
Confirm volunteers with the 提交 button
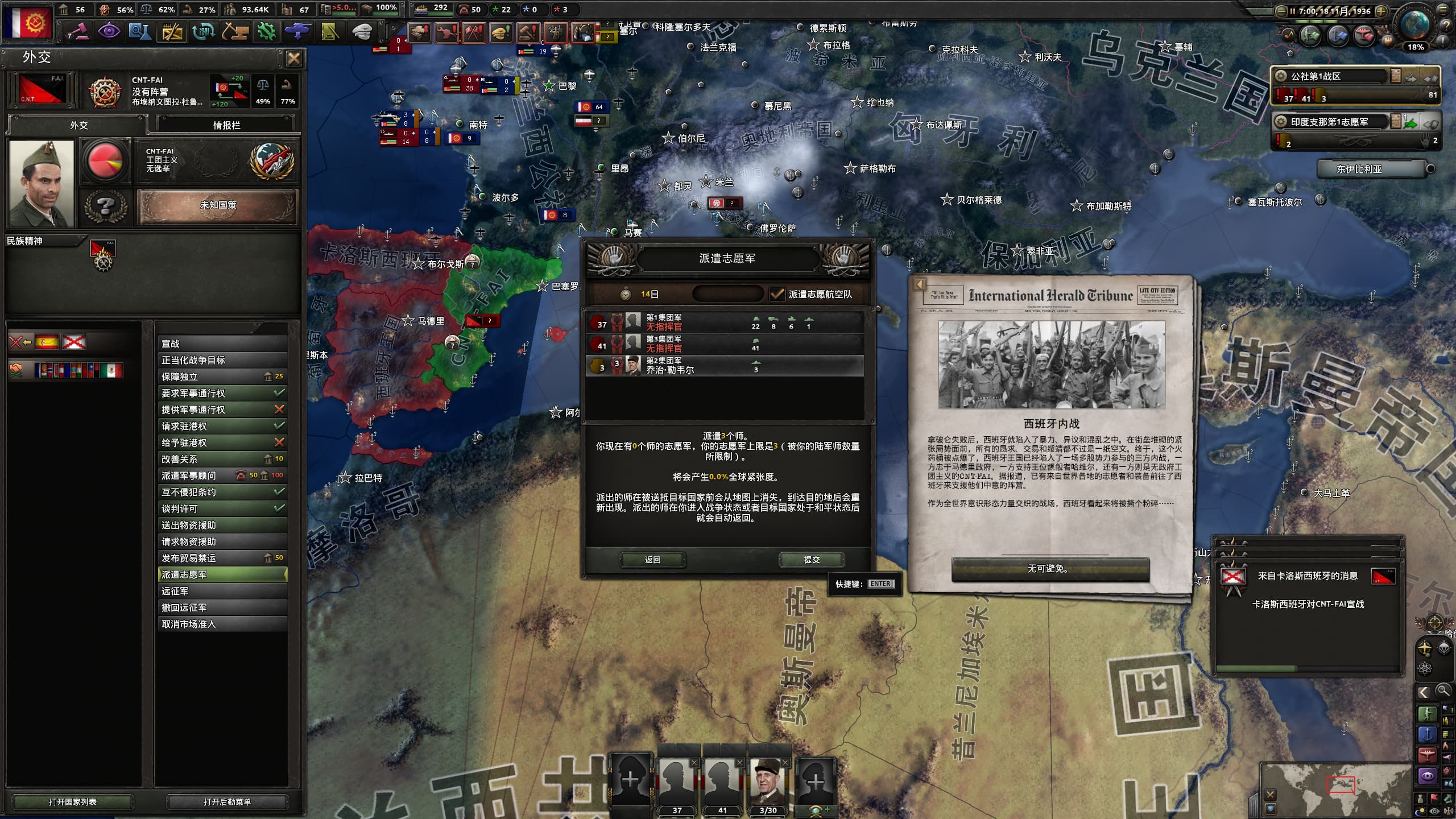coord(812,560)
